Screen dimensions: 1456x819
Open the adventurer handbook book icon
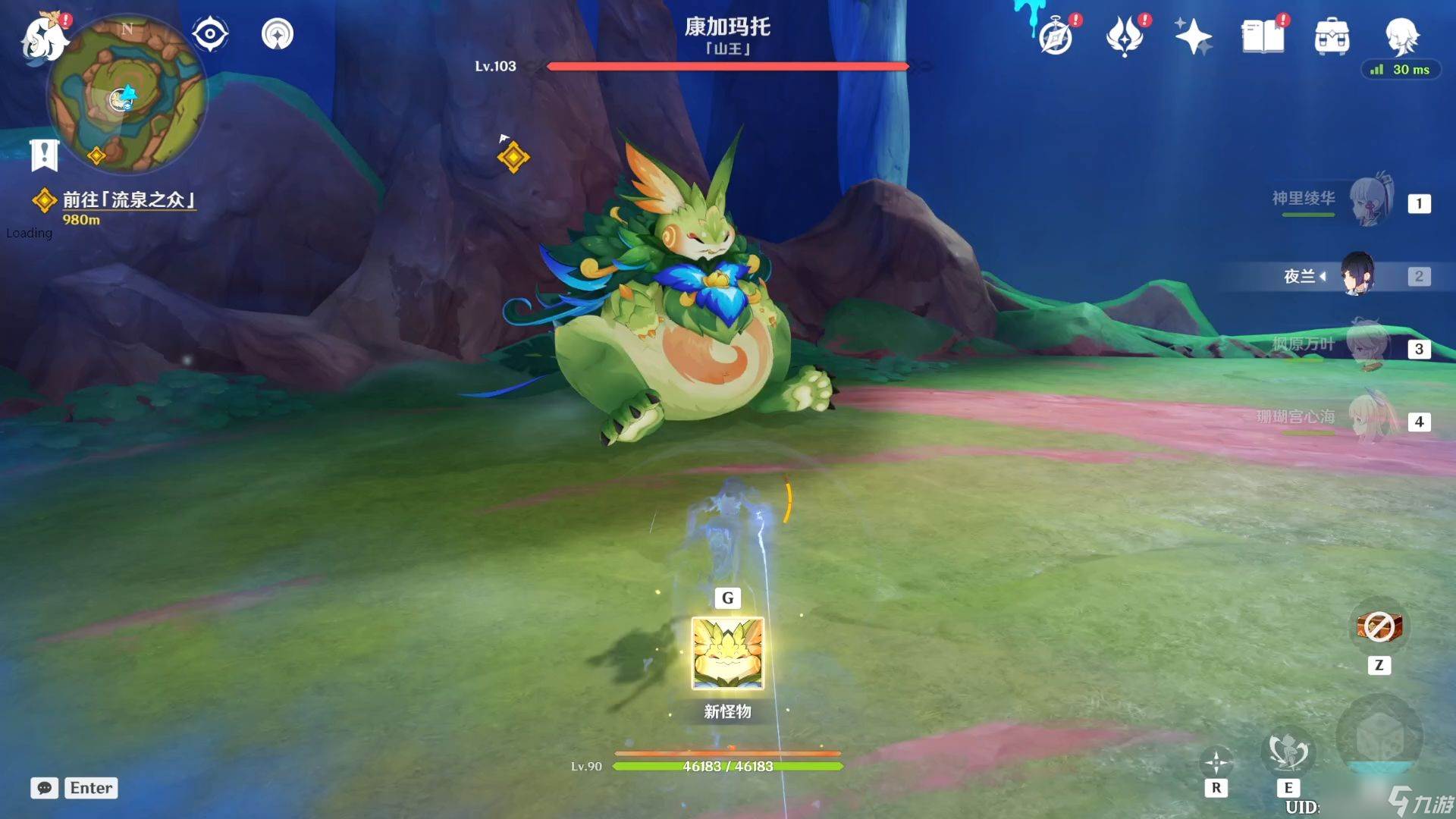tap(1263, 36)
